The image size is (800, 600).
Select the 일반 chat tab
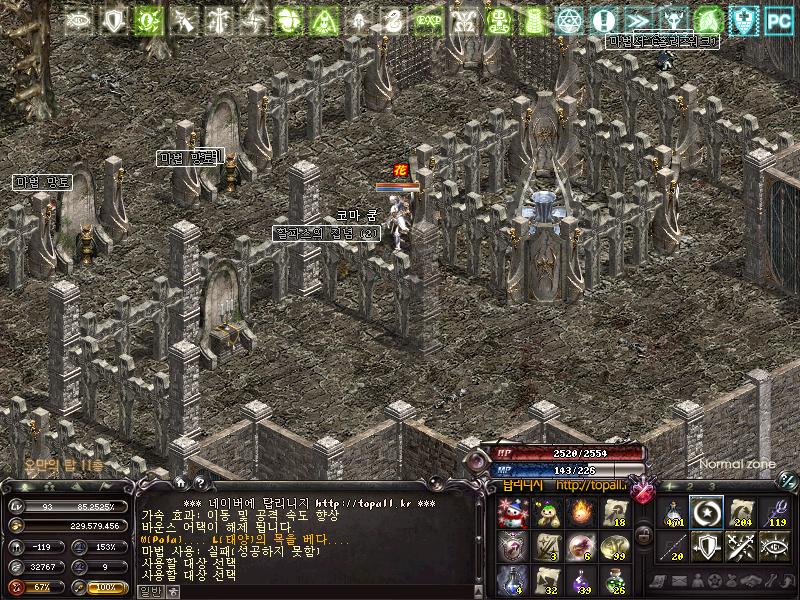pos(149,591)
